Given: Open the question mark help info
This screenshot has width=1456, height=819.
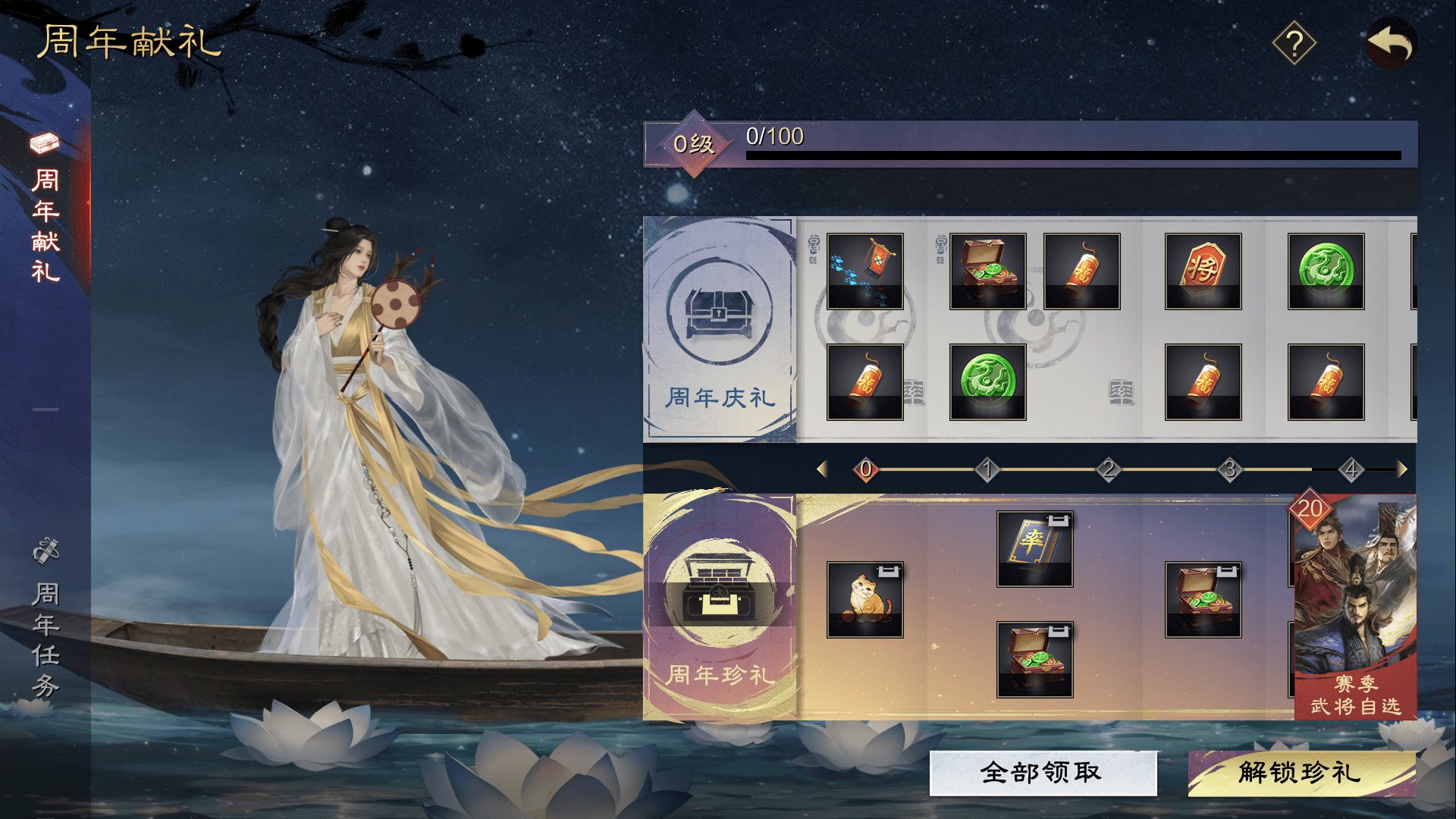Looking at the screenshot, I should (1294, 44).
